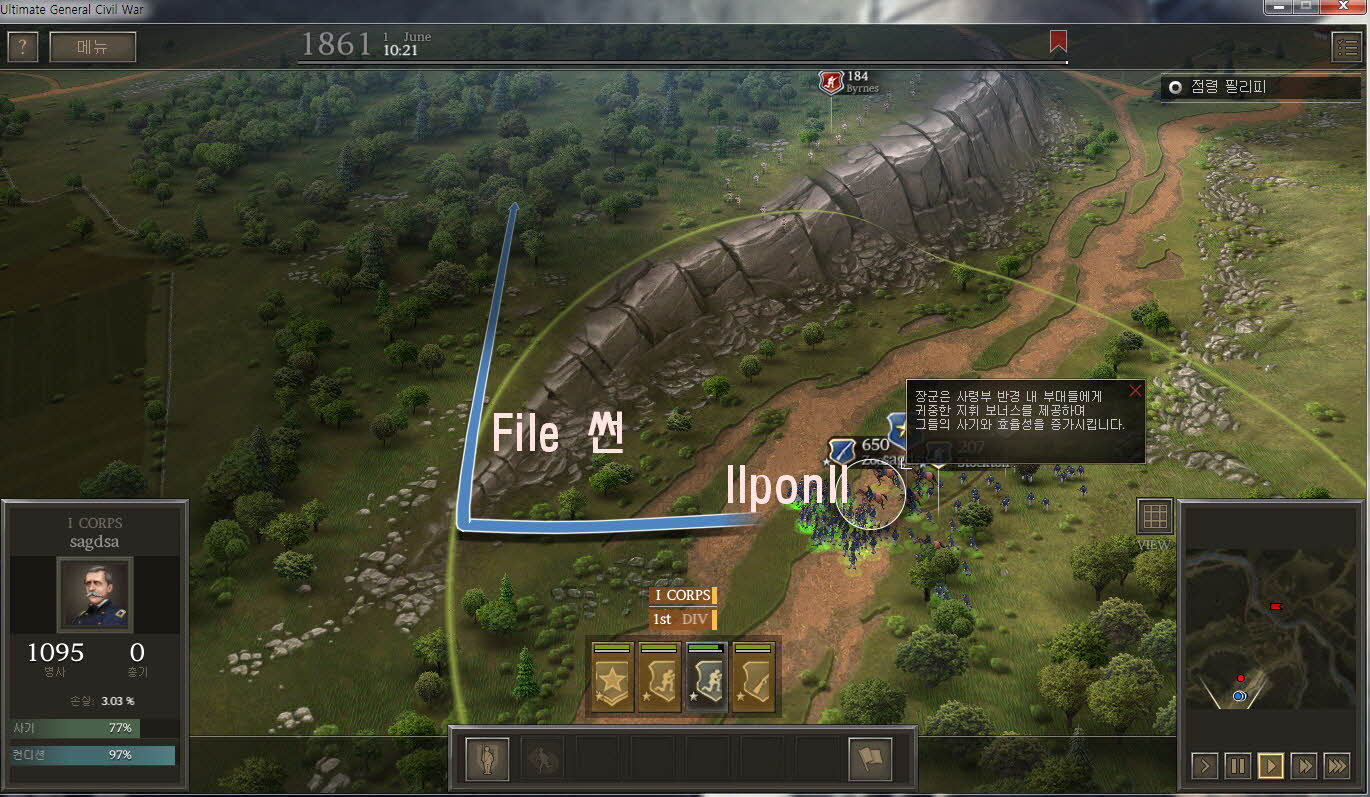
Task: Toggle the grid VIEW button
Action: pyautogui.click(x=1155, y=516)
